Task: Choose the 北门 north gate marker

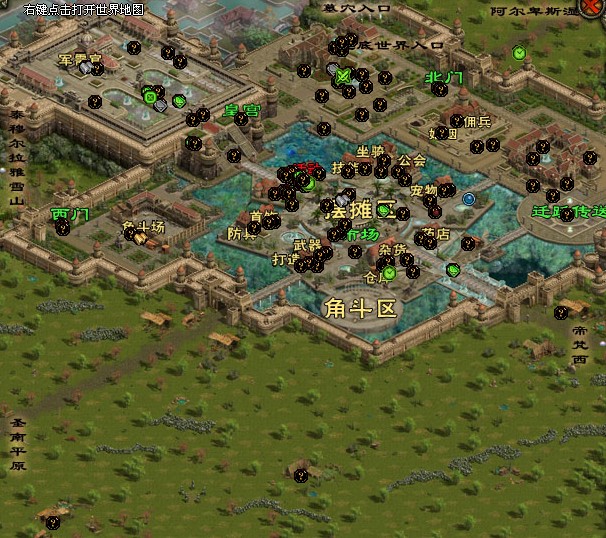Action: [x=444, y=77]
